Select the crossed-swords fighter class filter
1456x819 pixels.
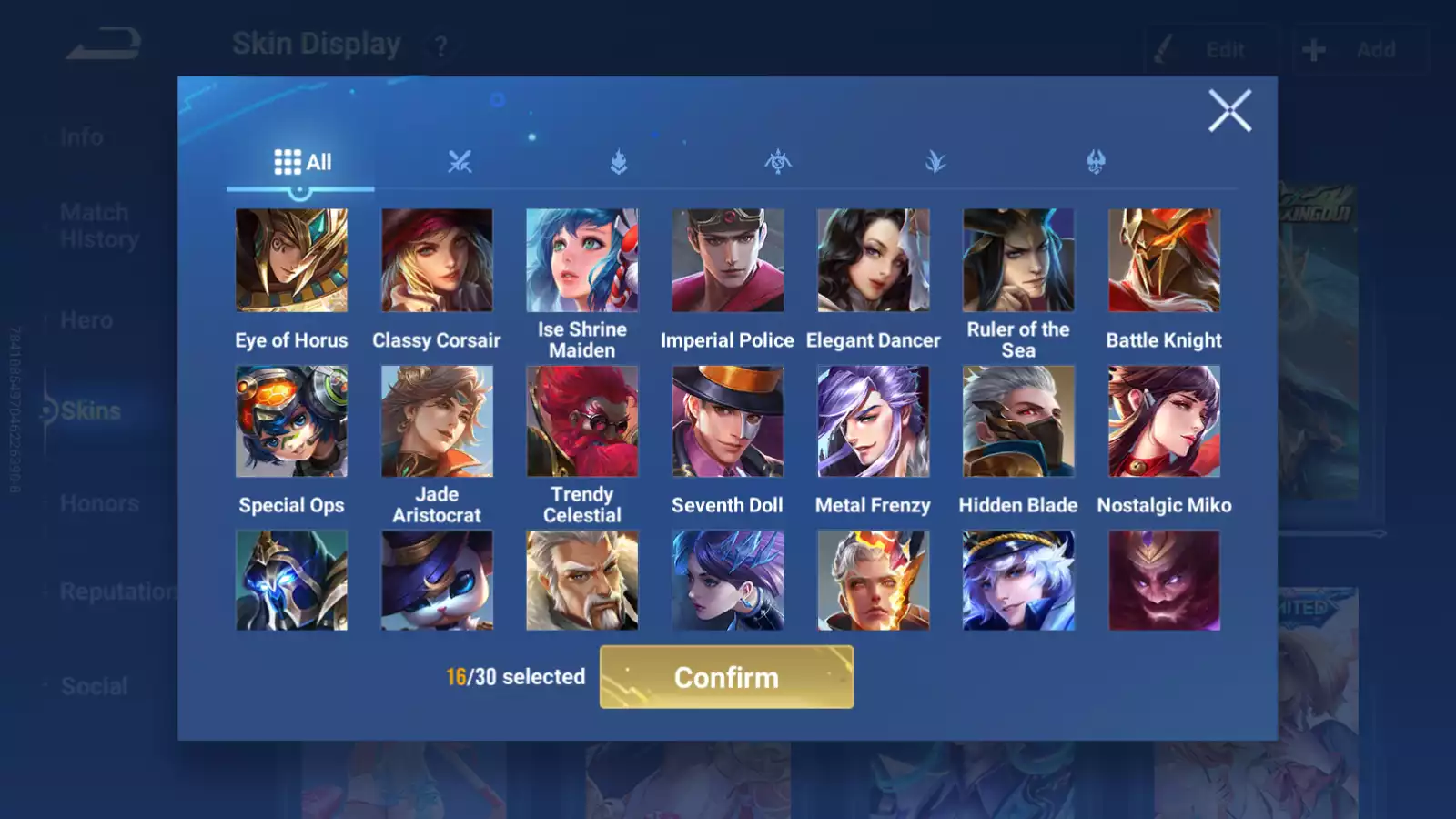[x=461, y=162]
